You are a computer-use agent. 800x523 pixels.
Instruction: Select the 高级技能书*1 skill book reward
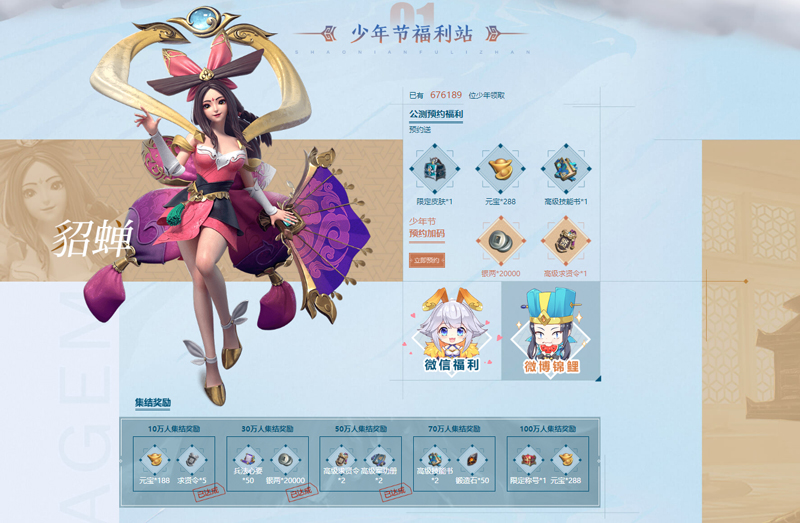tap(565, 168)
